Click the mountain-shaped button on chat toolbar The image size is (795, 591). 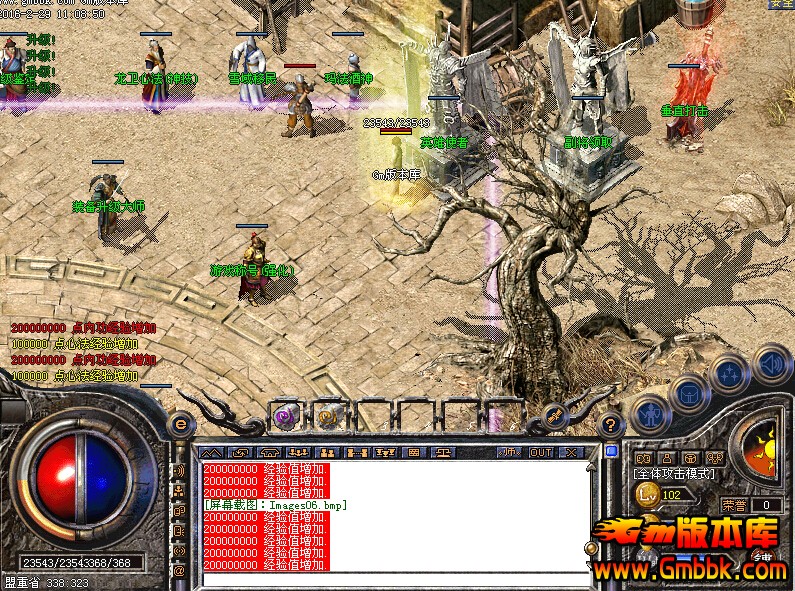tap(211, 453)
